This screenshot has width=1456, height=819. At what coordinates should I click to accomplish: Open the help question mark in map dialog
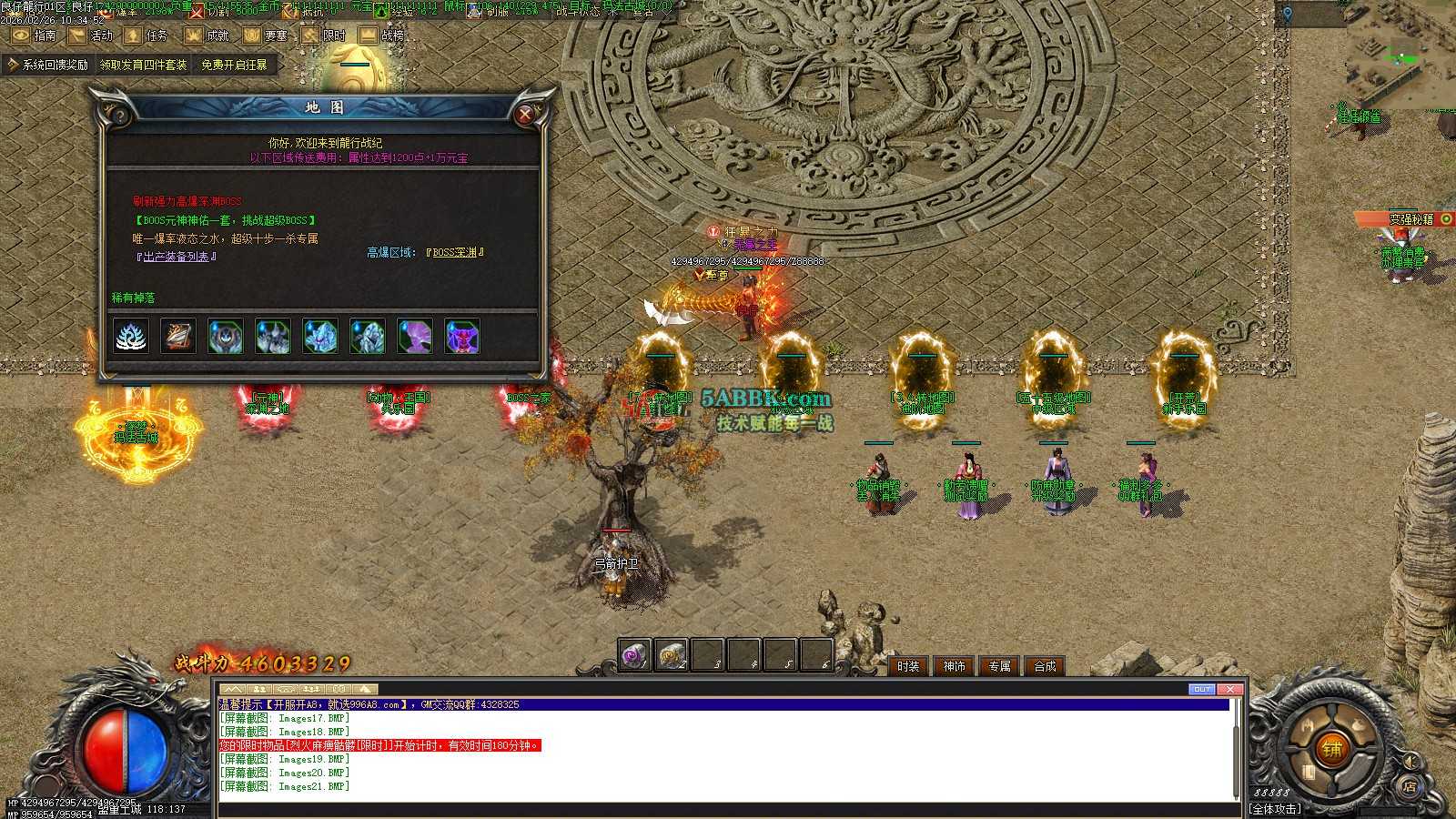pos(119,116)
